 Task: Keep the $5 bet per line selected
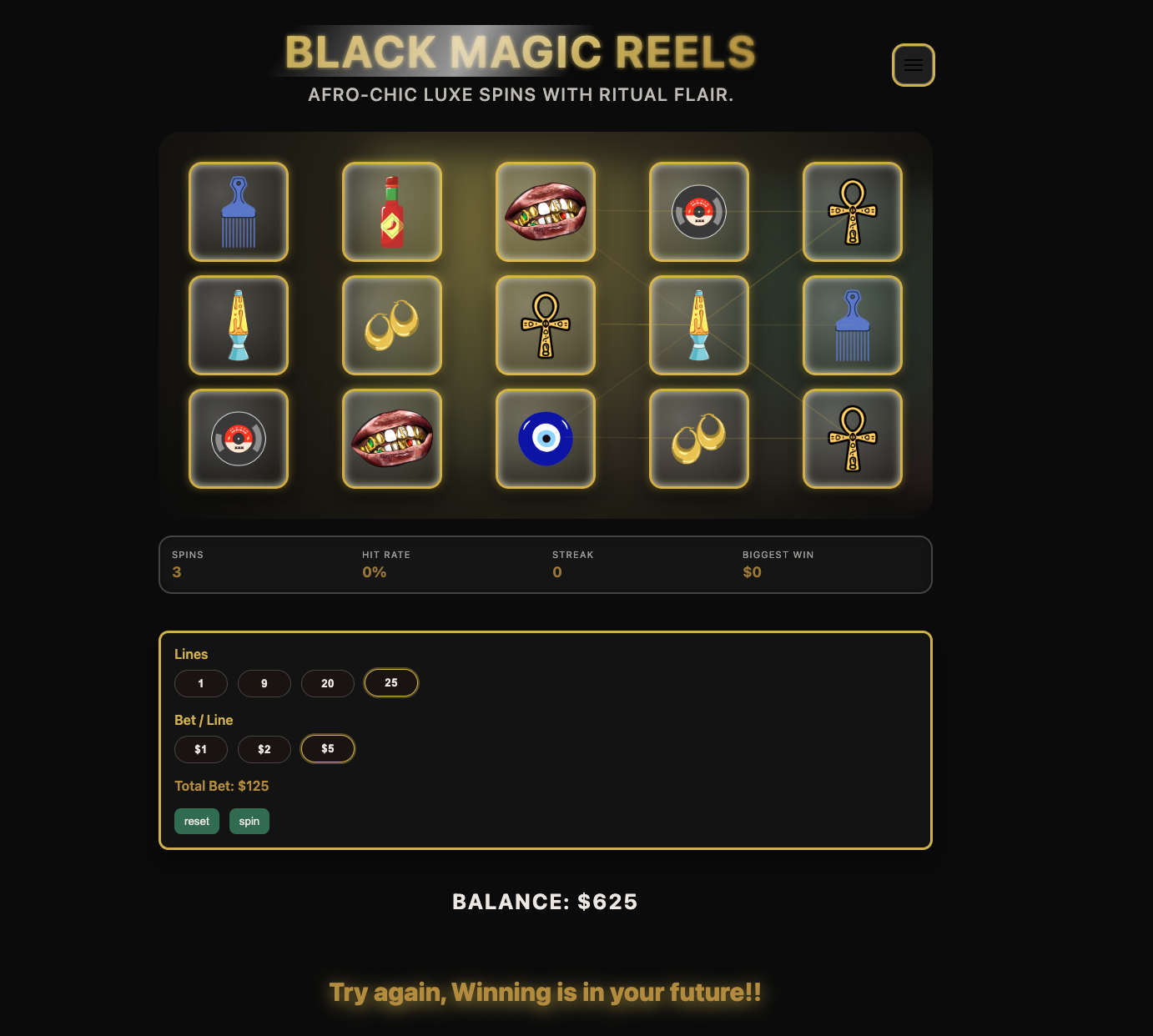coord(328,748)
